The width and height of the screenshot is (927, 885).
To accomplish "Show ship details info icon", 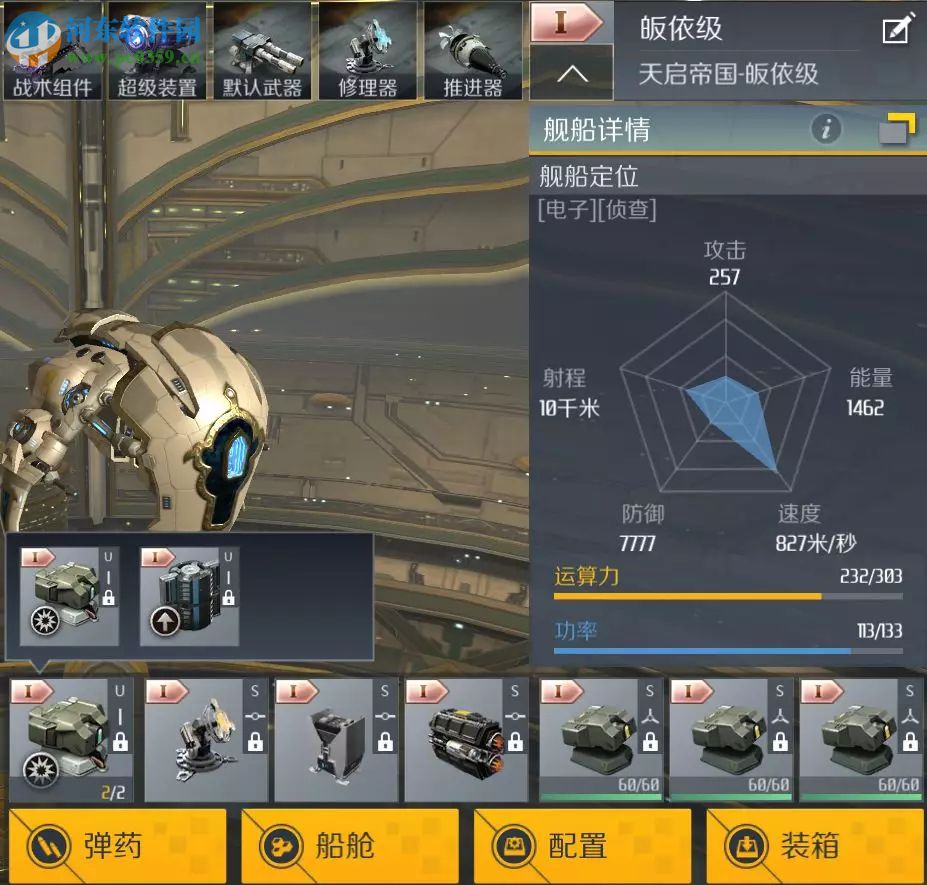I will pos(826,129).
